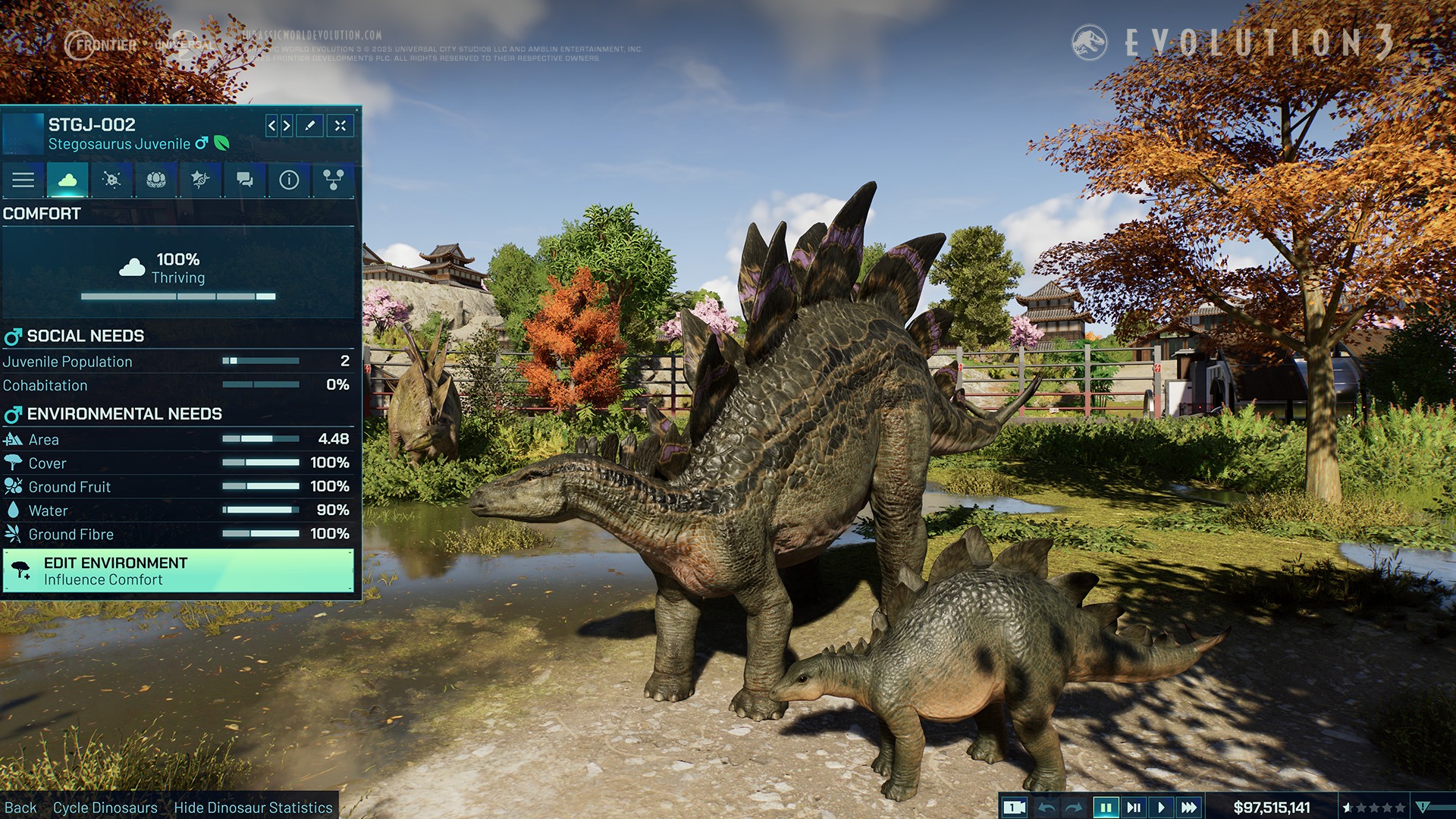Cycle to the next dinosaur with the right arrow
The height and width of the screenshot is (819, 1456).
[287, 126]
